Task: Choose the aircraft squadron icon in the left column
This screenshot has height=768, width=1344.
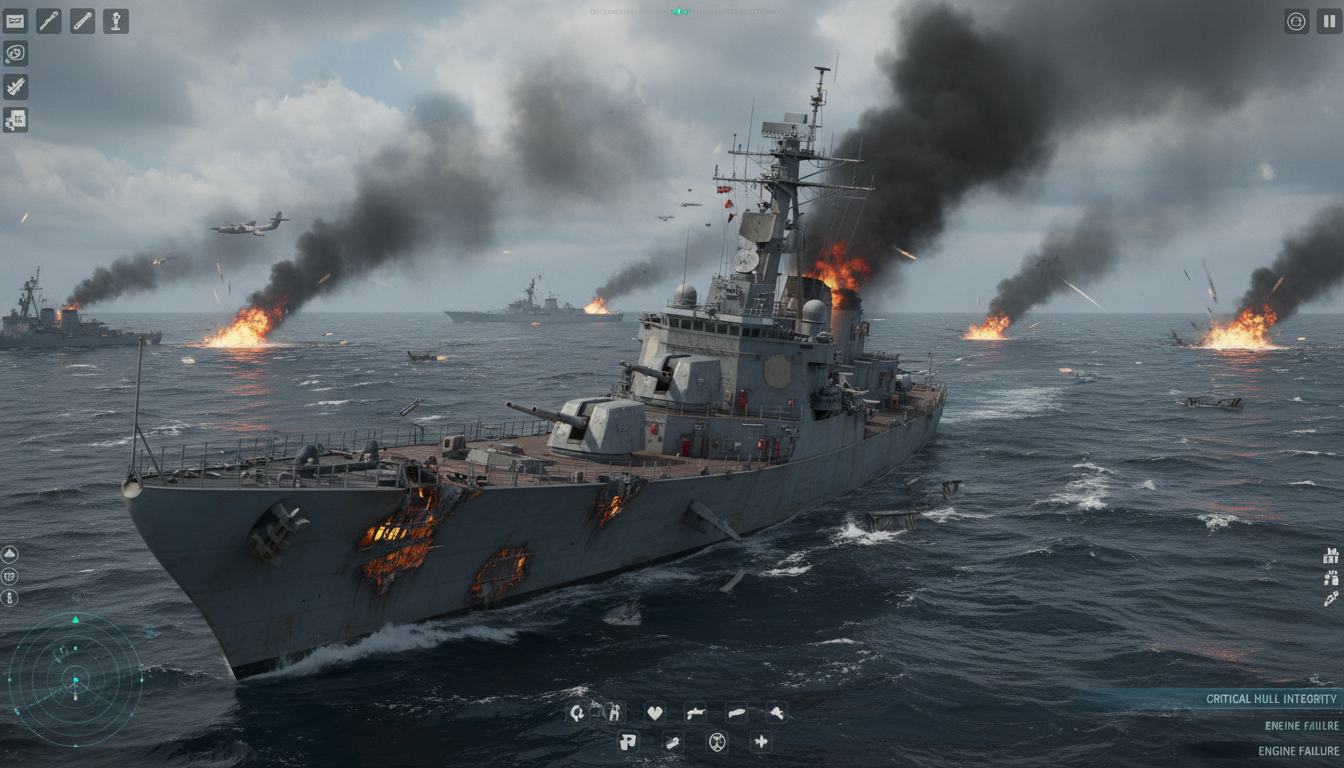Action: 15,87
